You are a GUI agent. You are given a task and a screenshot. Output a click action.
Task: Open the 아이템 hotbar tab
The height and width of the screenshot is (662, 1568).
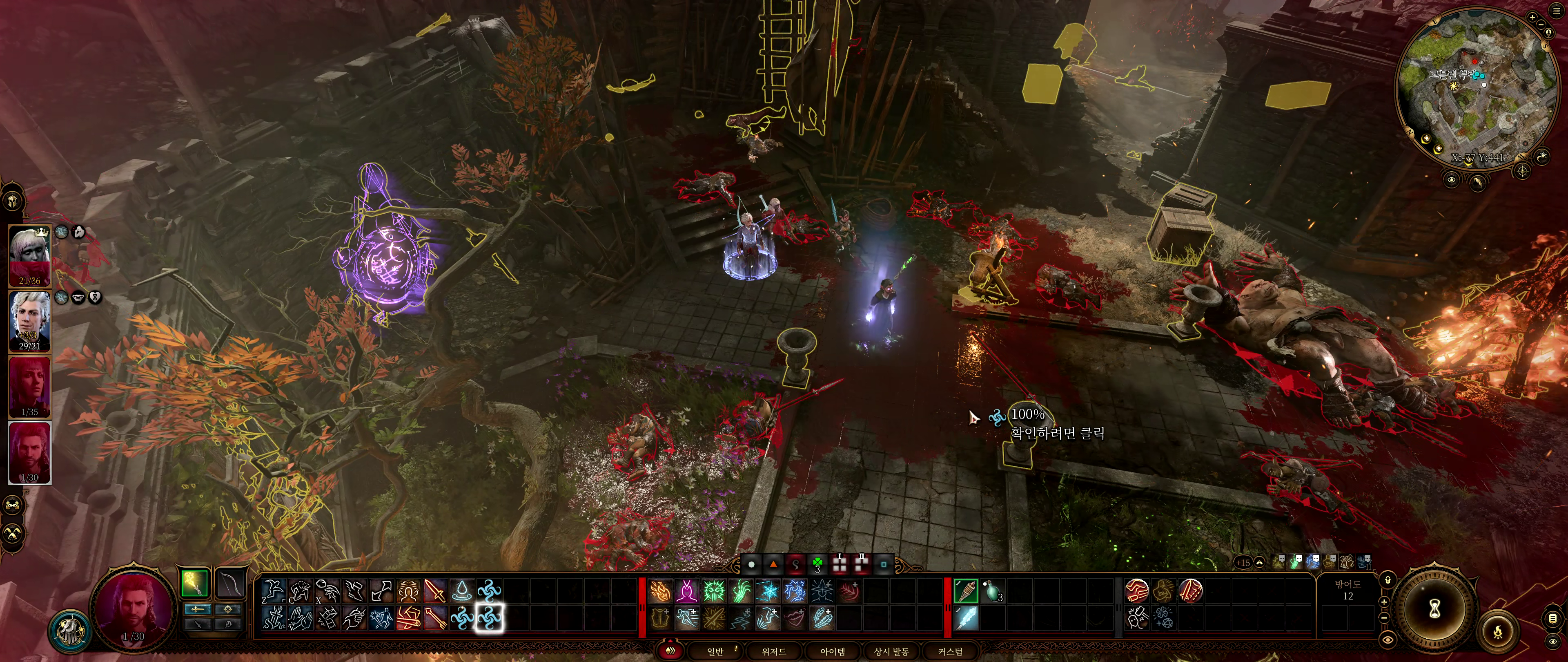pyautogui.click(x=832, y=651)
